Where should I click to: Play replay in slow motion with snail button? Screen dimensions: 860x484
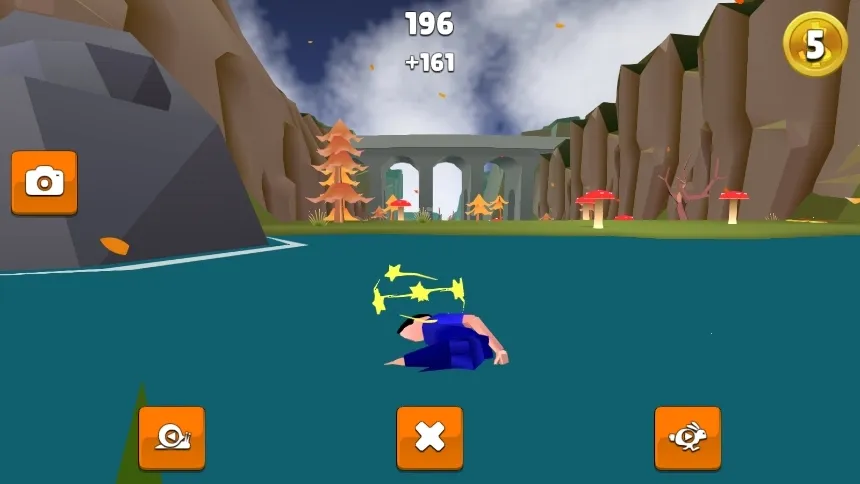point(172,437)
